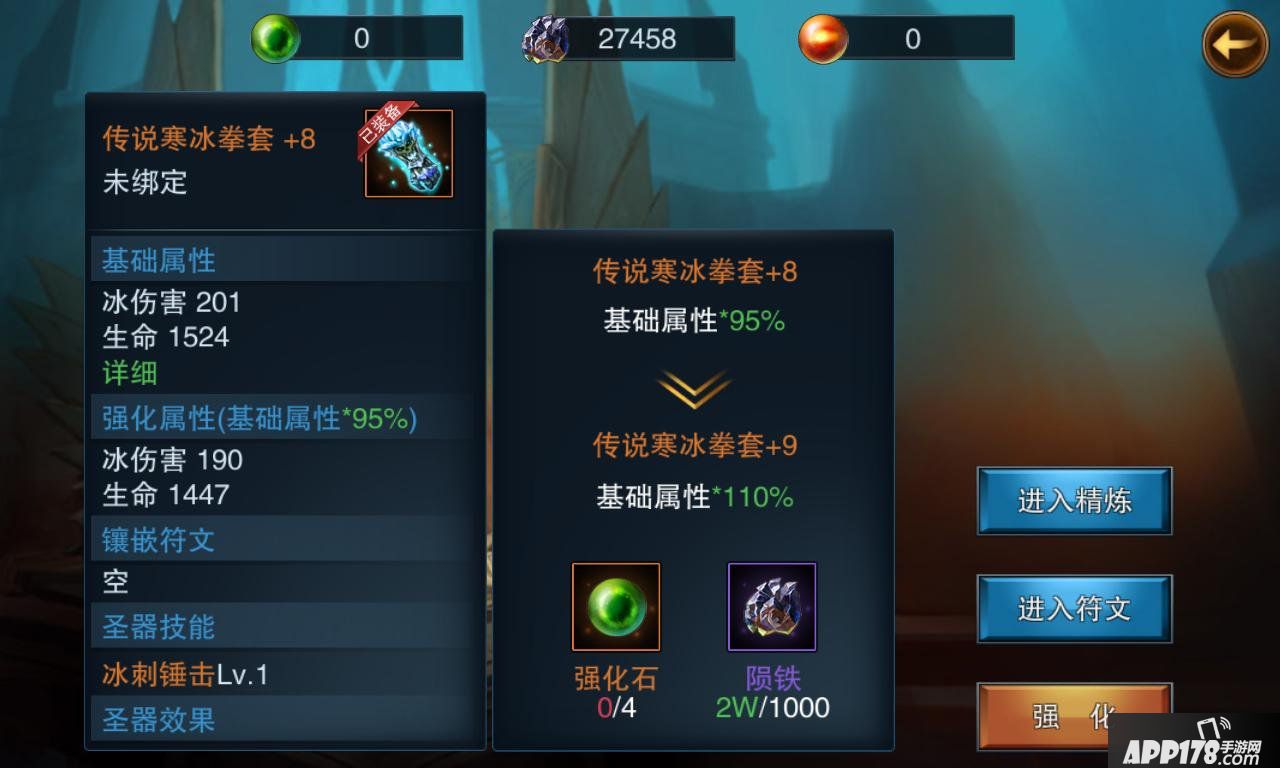Expand the 圣器技能 section
Image resolution: width=1280 pixels, height=768 pixels.
(x=156, y=626)
